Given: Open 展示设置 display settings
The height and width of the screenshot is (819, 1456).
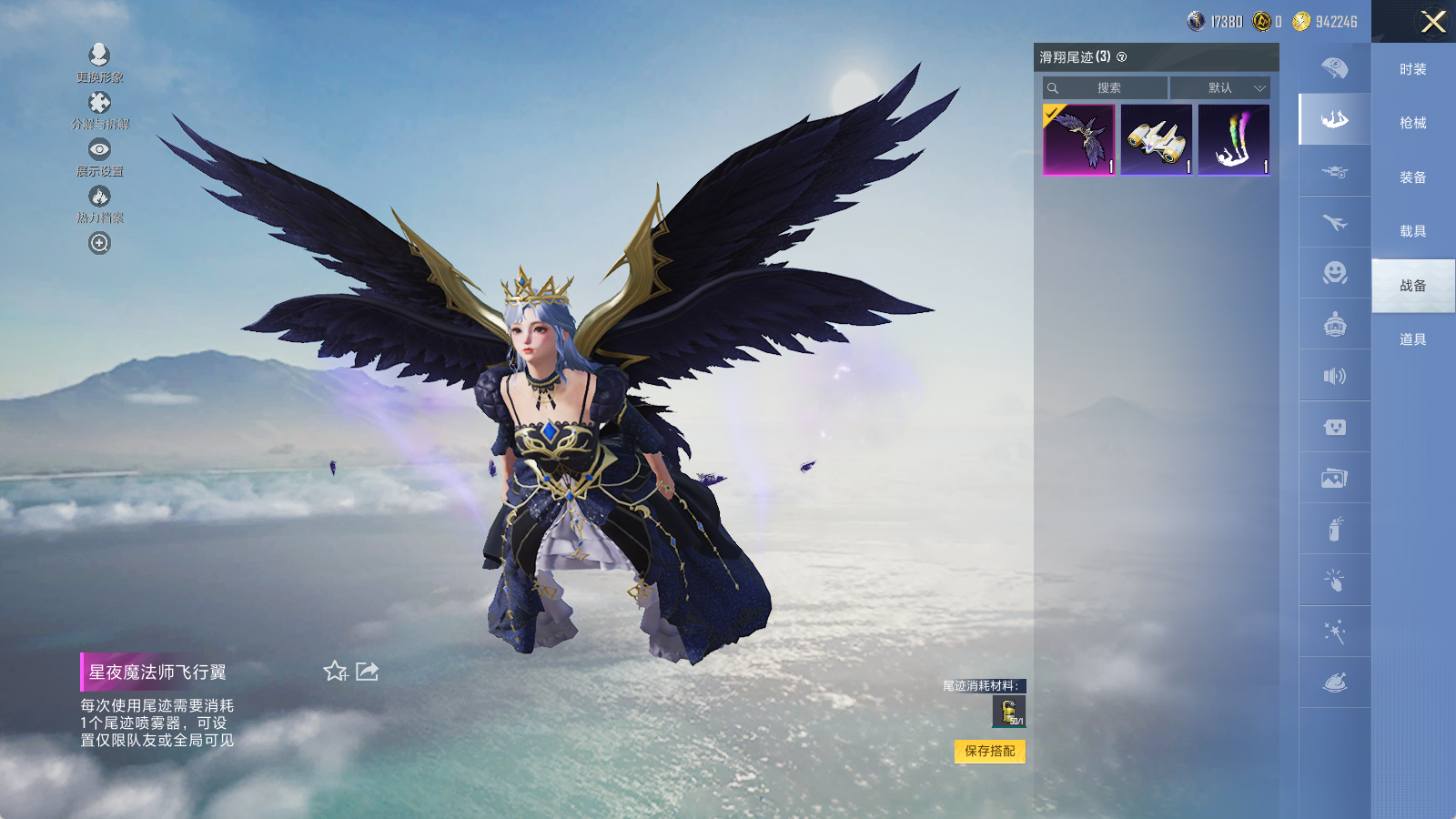Looking at the screenshot, I should click(99, 157).
